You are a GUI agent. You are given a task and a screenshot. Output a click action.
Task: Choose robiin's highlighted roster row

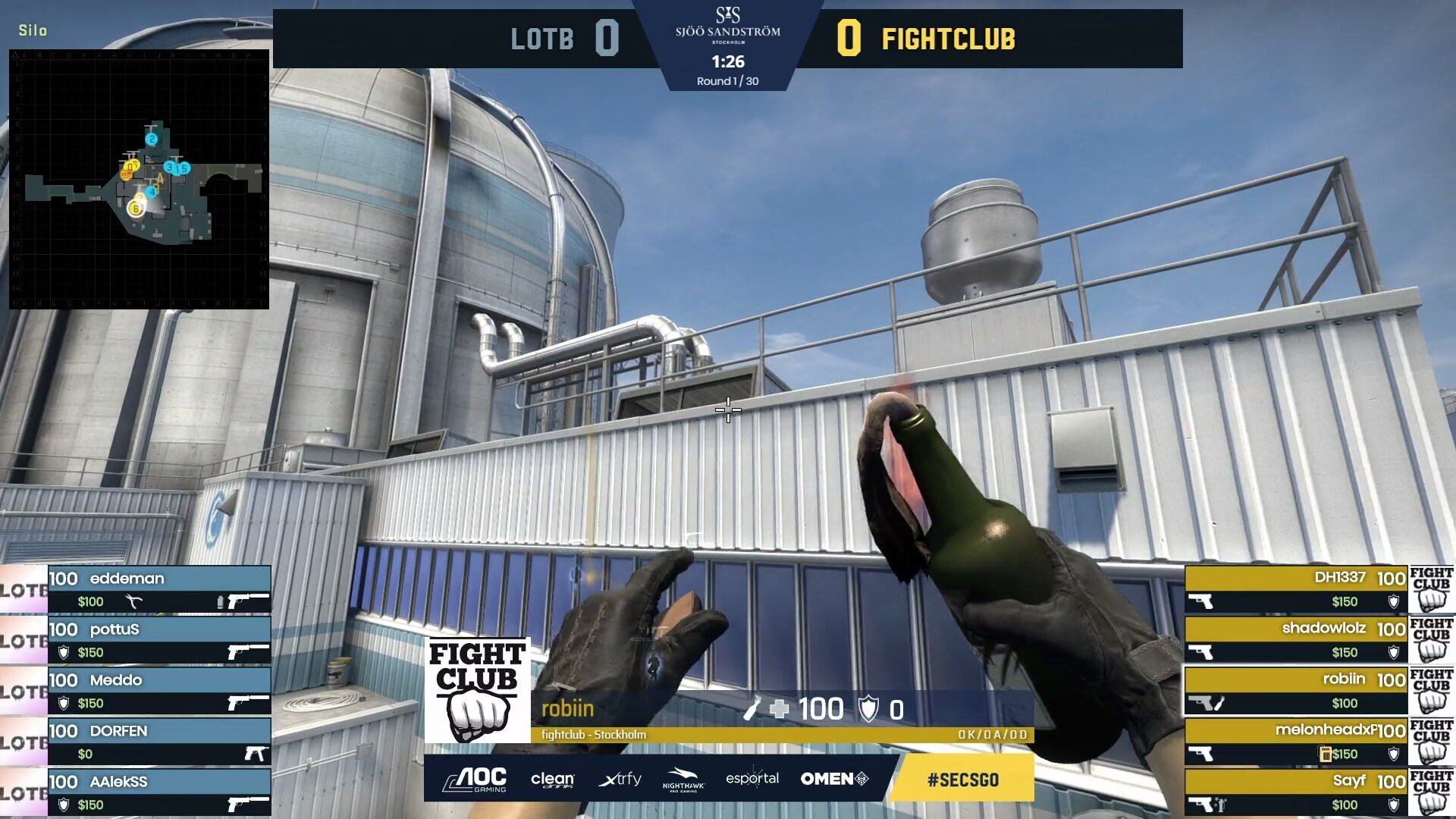[x=1297, y=691]
